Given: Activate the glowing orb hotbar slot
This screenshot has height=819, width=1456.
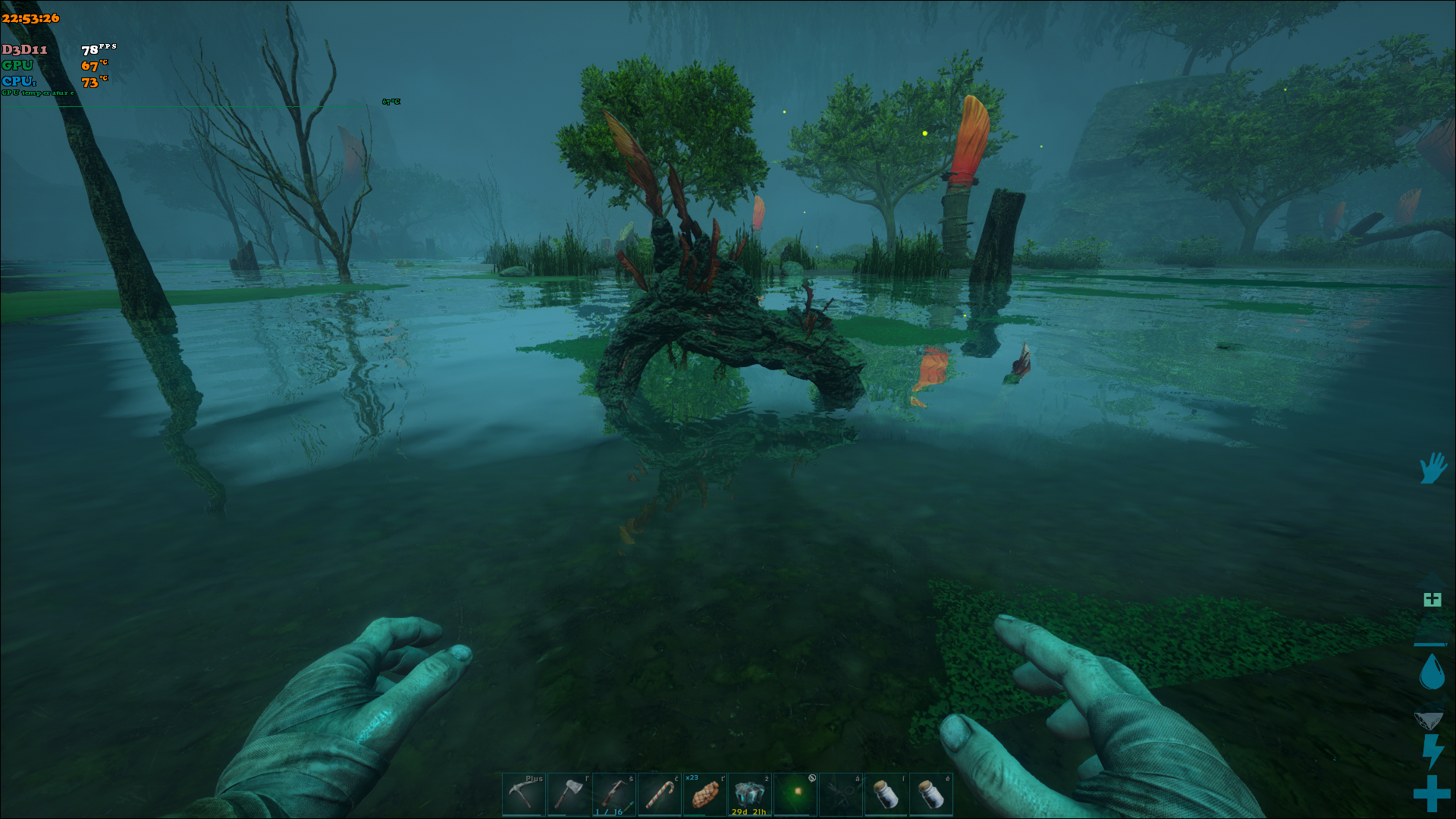Looking at the screenshot, I should (795, 794).
